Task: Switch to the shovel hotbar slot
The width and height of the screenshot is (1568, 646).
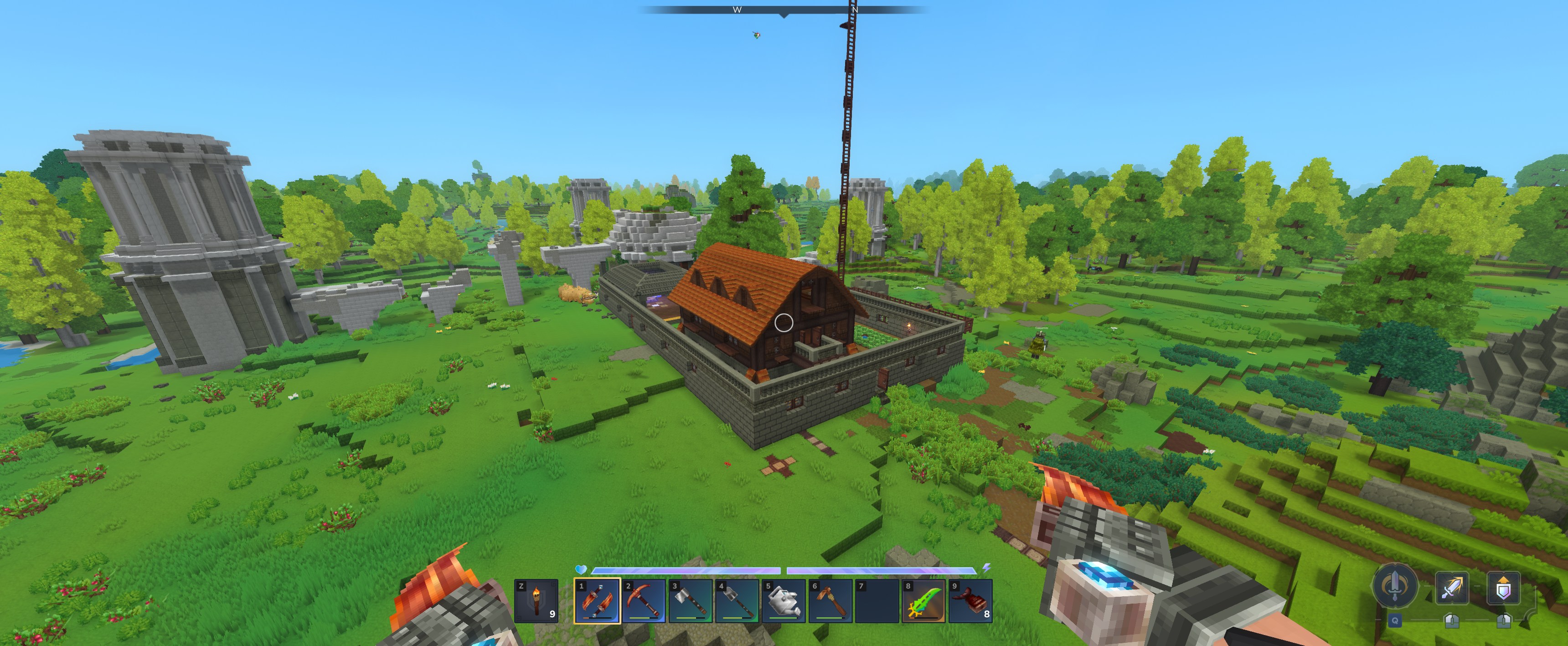Action: (x=737, y=601)
